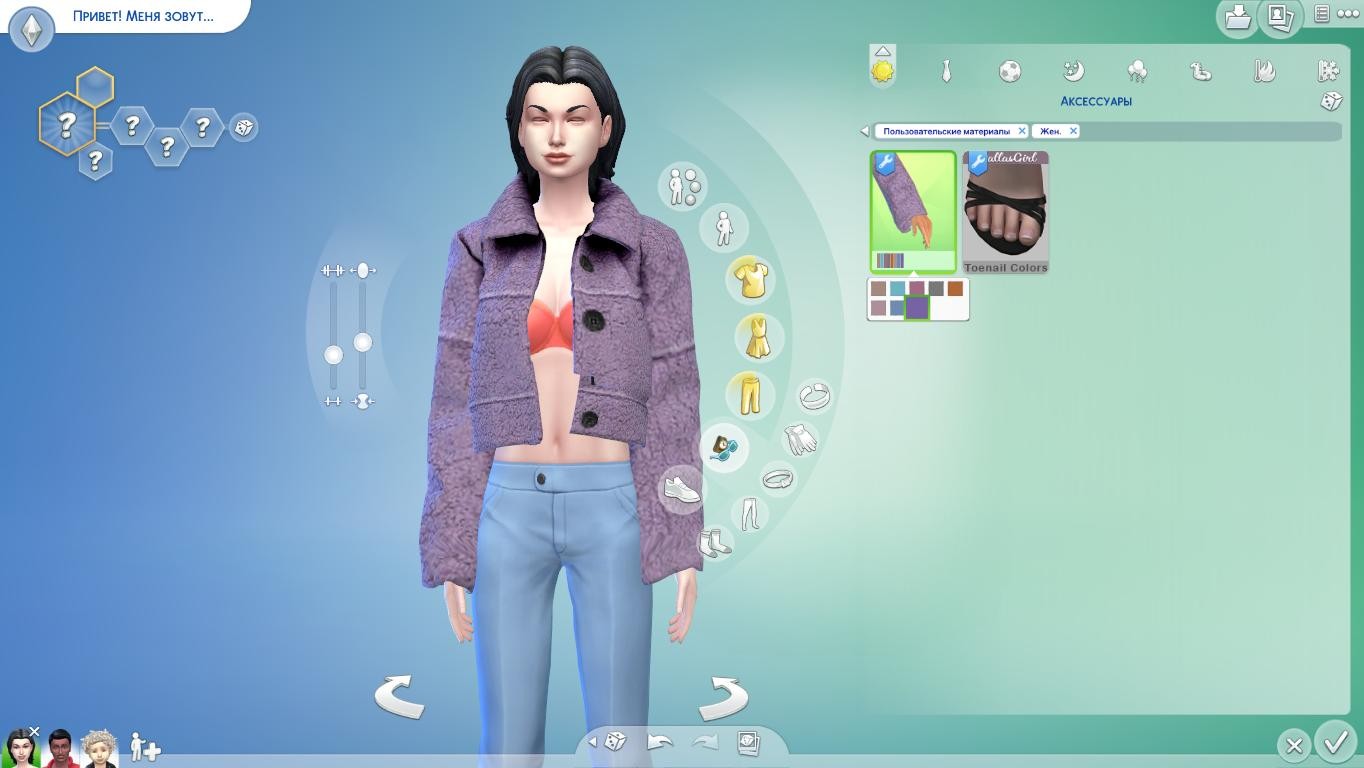The image size is (1364, 768).
Task: Pick the orange-brown color swatch
Action: click(x=955, y=289)
